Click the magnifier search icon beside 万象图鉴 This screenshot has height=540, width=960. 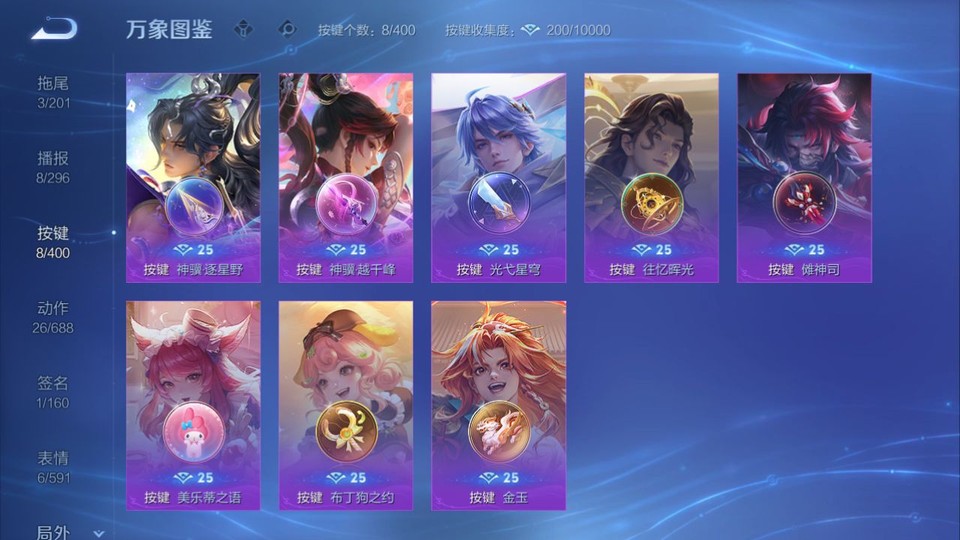coord(288,29)
